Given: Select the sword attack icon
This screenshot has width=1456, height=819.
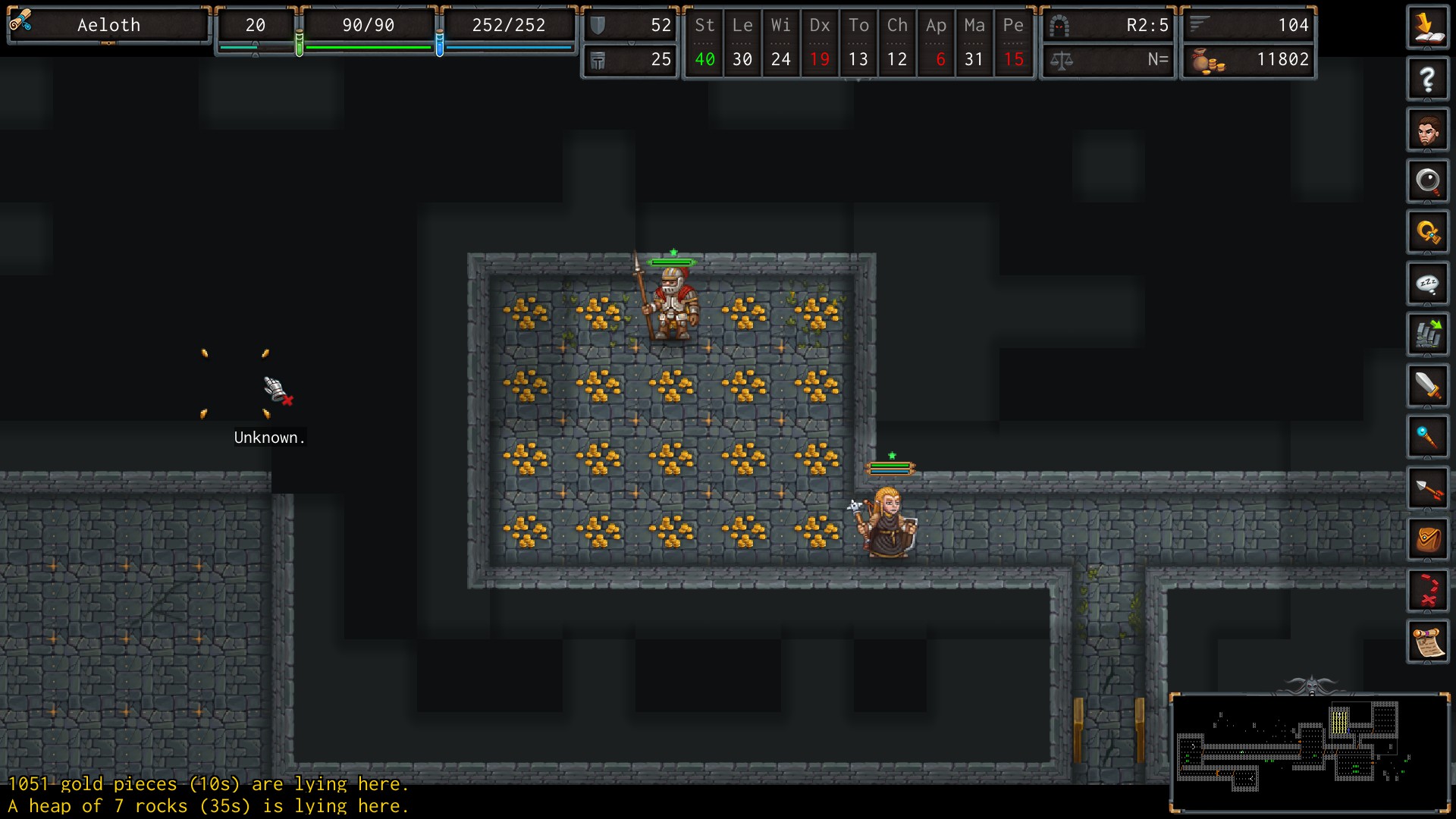Looking at the screenshot, I should [x=1427, y=386].
